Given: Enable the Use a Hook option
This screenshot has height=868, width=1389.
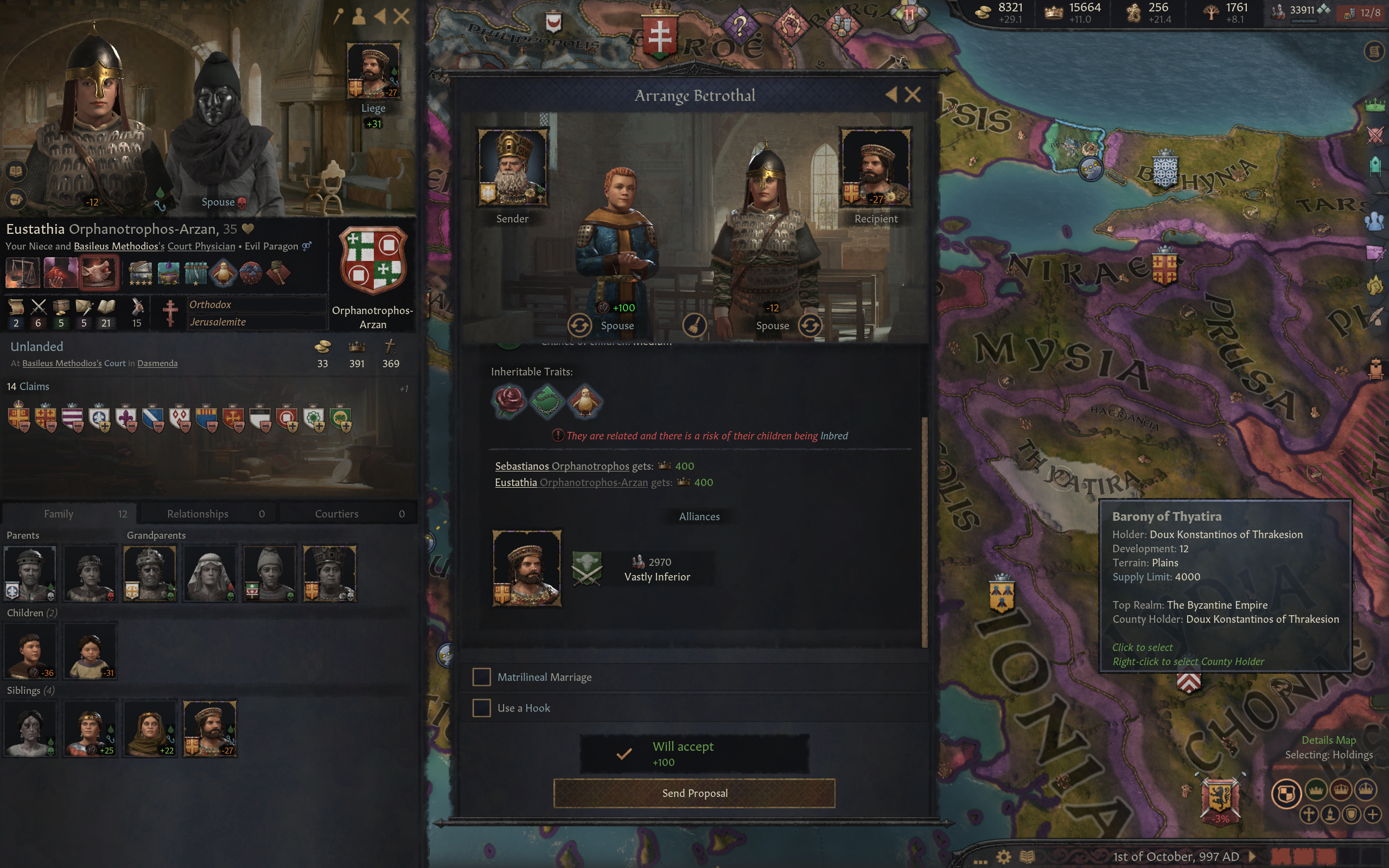Looking at the screenshot, I should [x=482, y=708].
